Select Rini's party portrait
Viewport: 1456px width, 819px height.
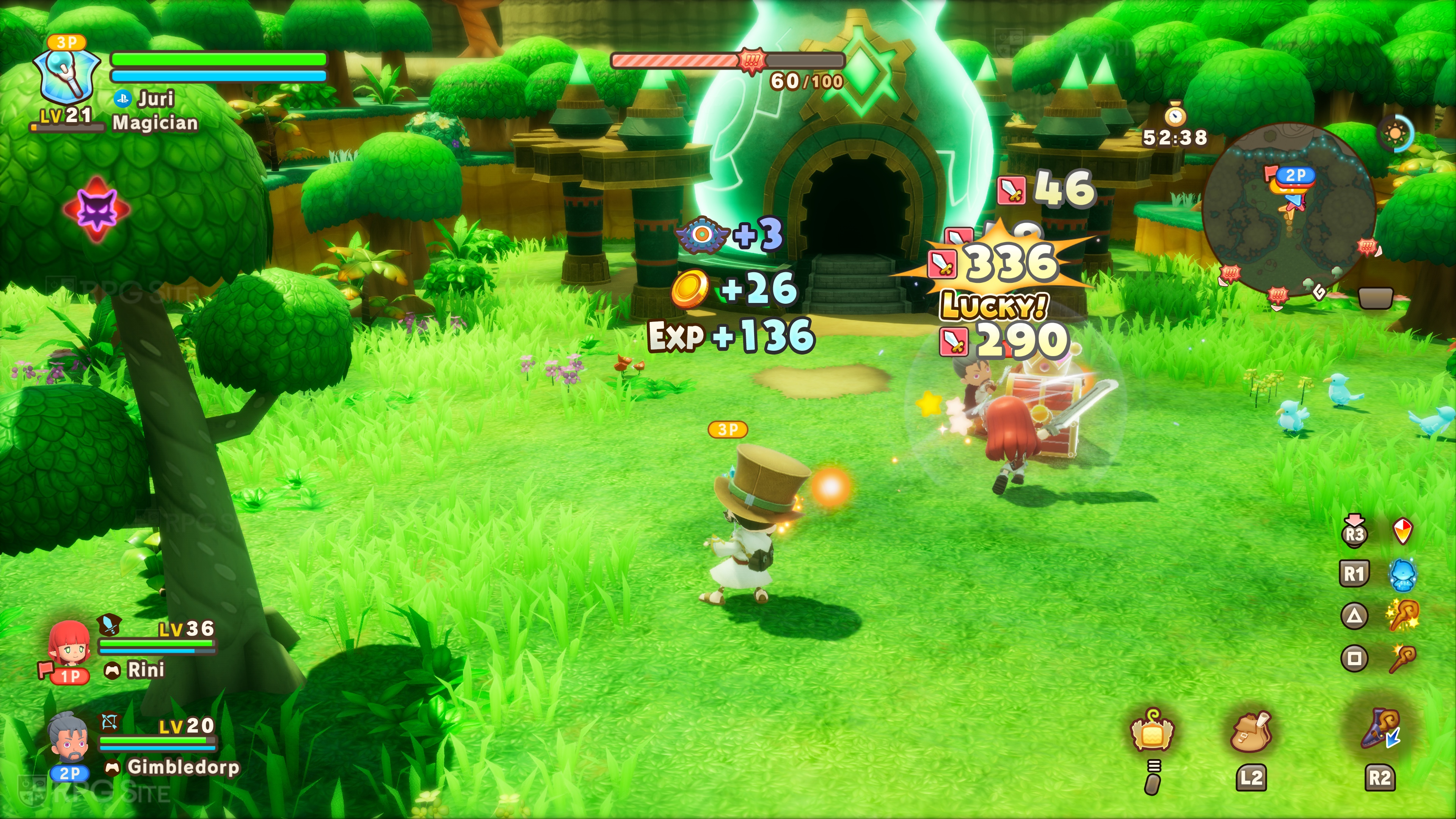point(69,644)
